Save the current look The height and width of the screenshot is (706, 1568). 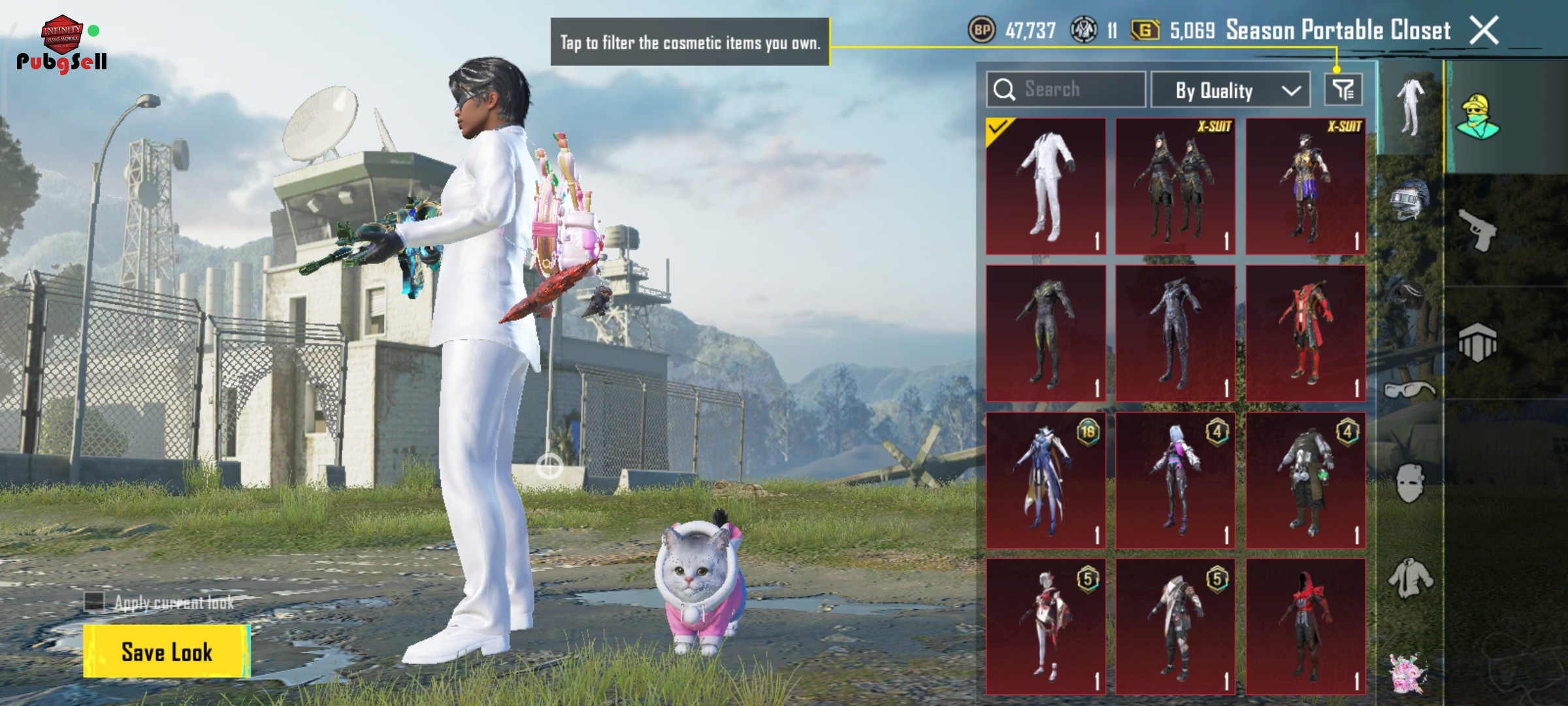pos(166,651)
